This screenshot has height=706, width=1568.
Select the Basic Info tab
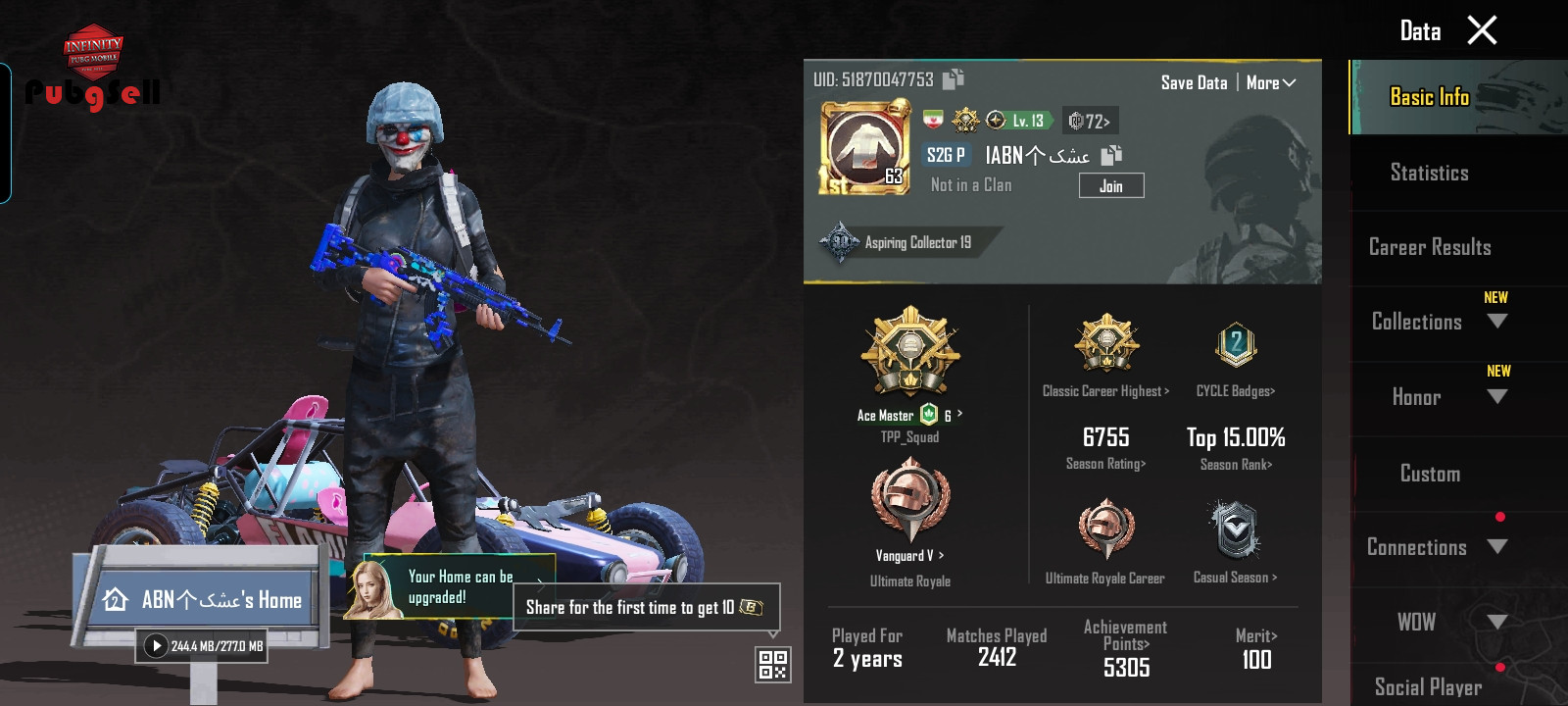coord(1429,97)
